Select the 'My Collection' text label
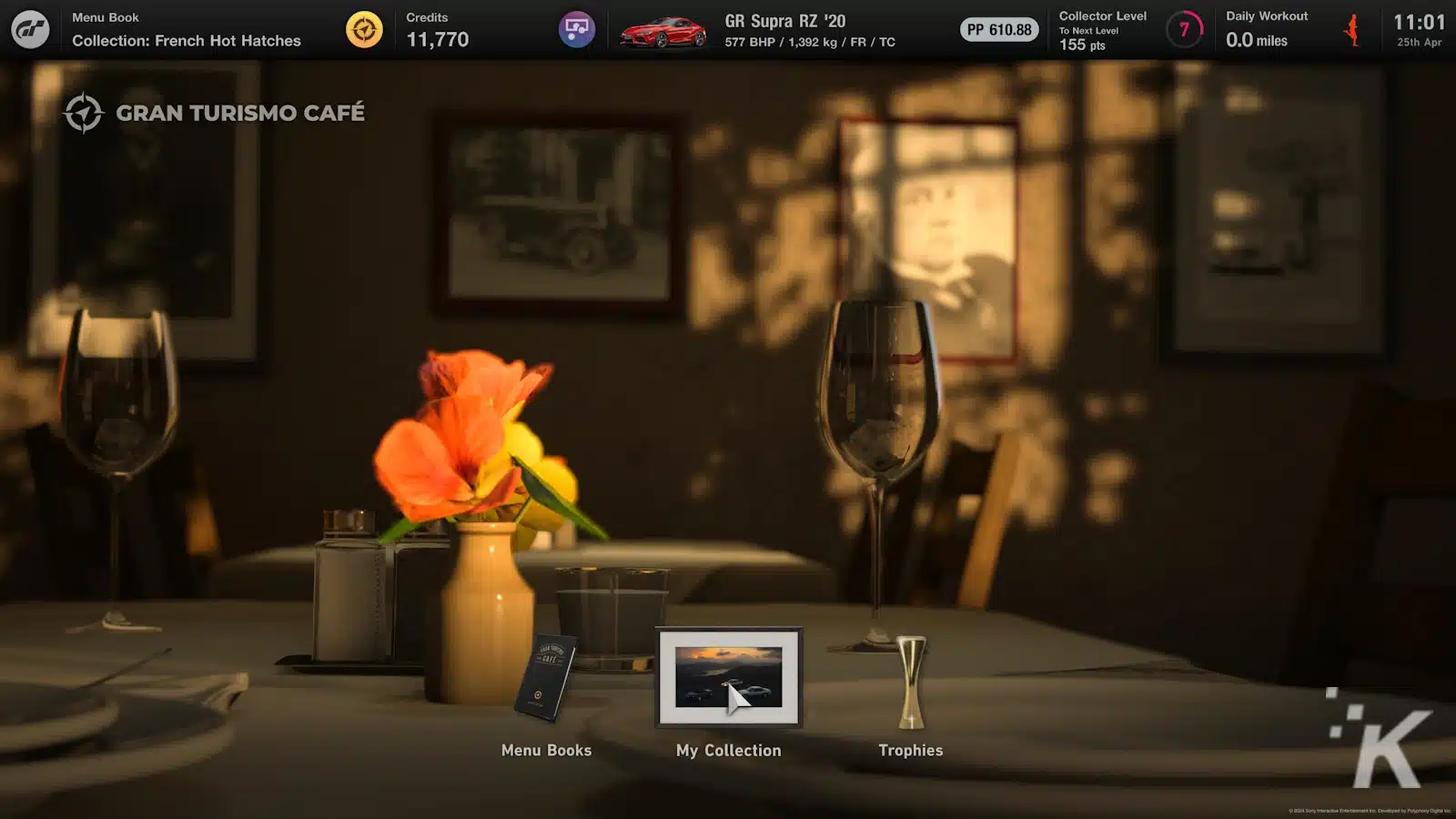The width and height of the screenshot is (1456, 819). [728, 750]
